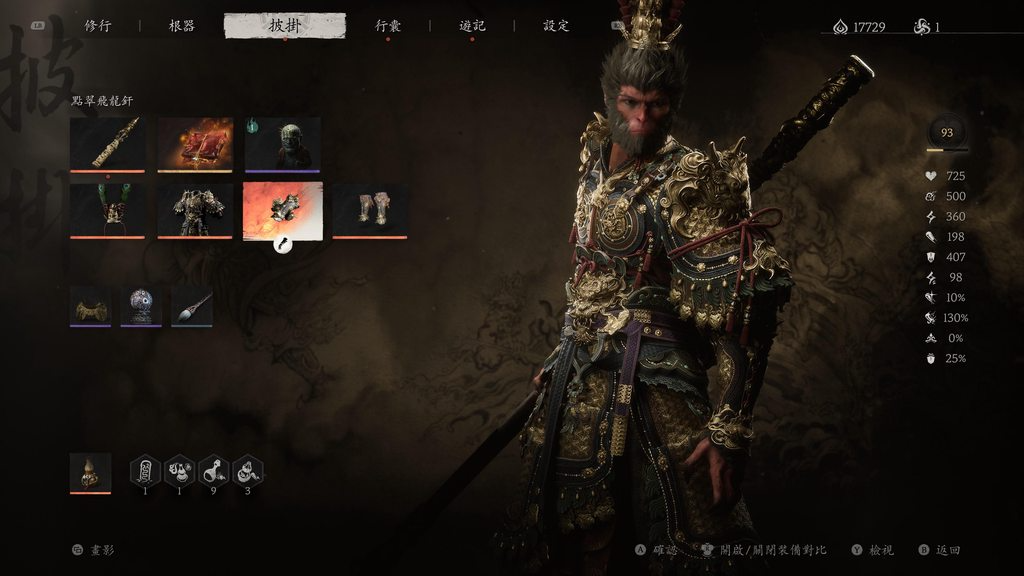This screenshot has width=1024, height=576.
Task: Pick the peacock-feather headgear slot
Action: tap(108, 210)
